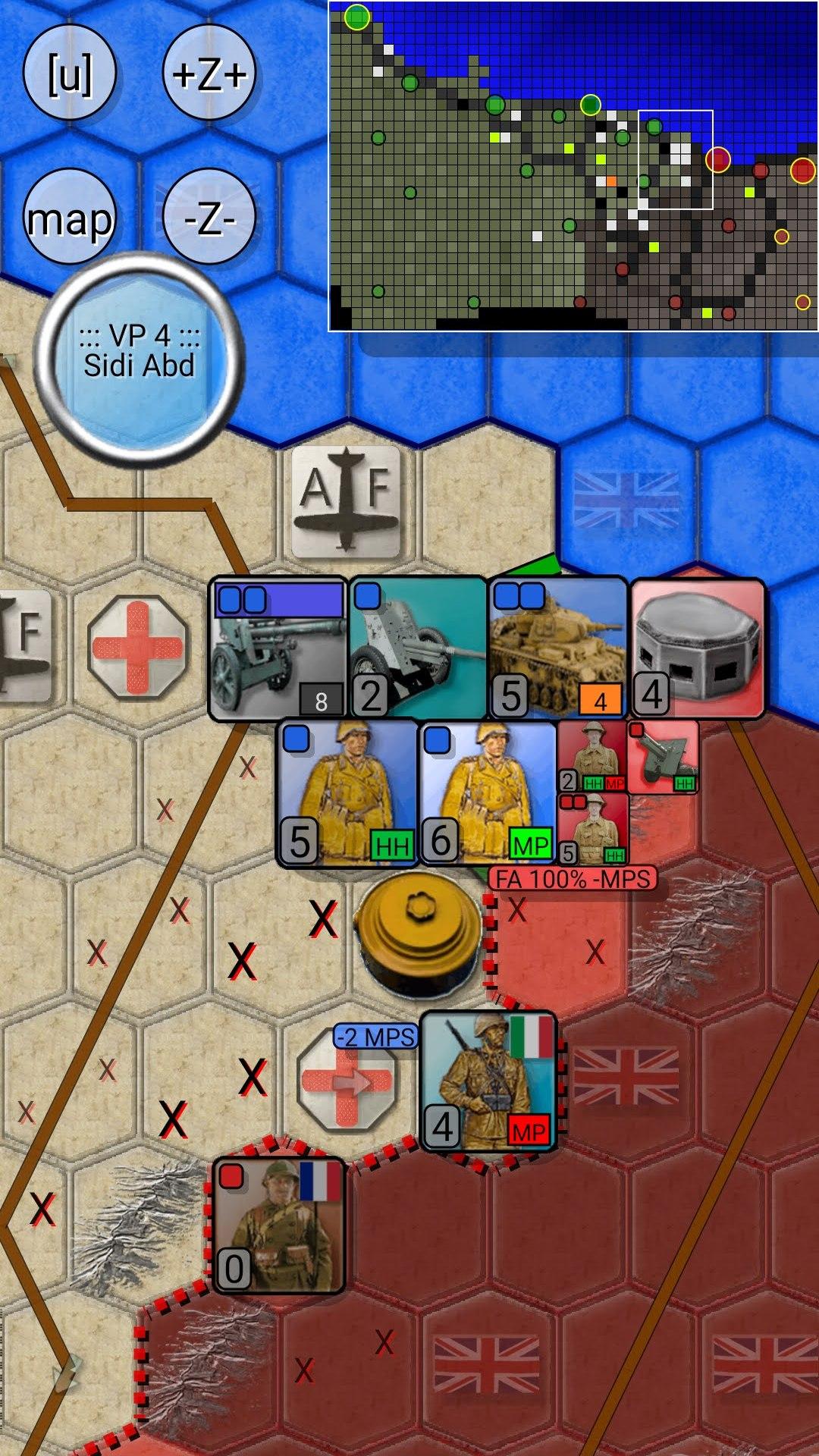Select the Italian infantry unit
The image size is (819, 1456).
pyautogui.click(x=488, y=1081)
